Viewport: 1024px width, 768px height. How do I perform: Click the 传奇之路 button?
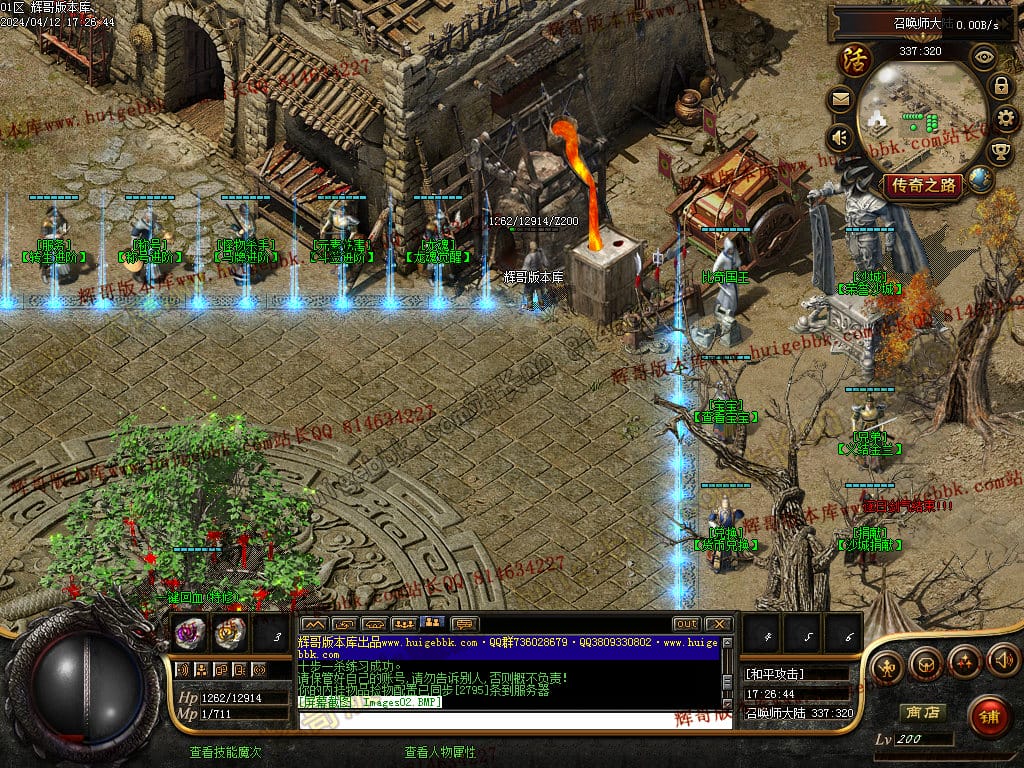click(x=922, y=185)
